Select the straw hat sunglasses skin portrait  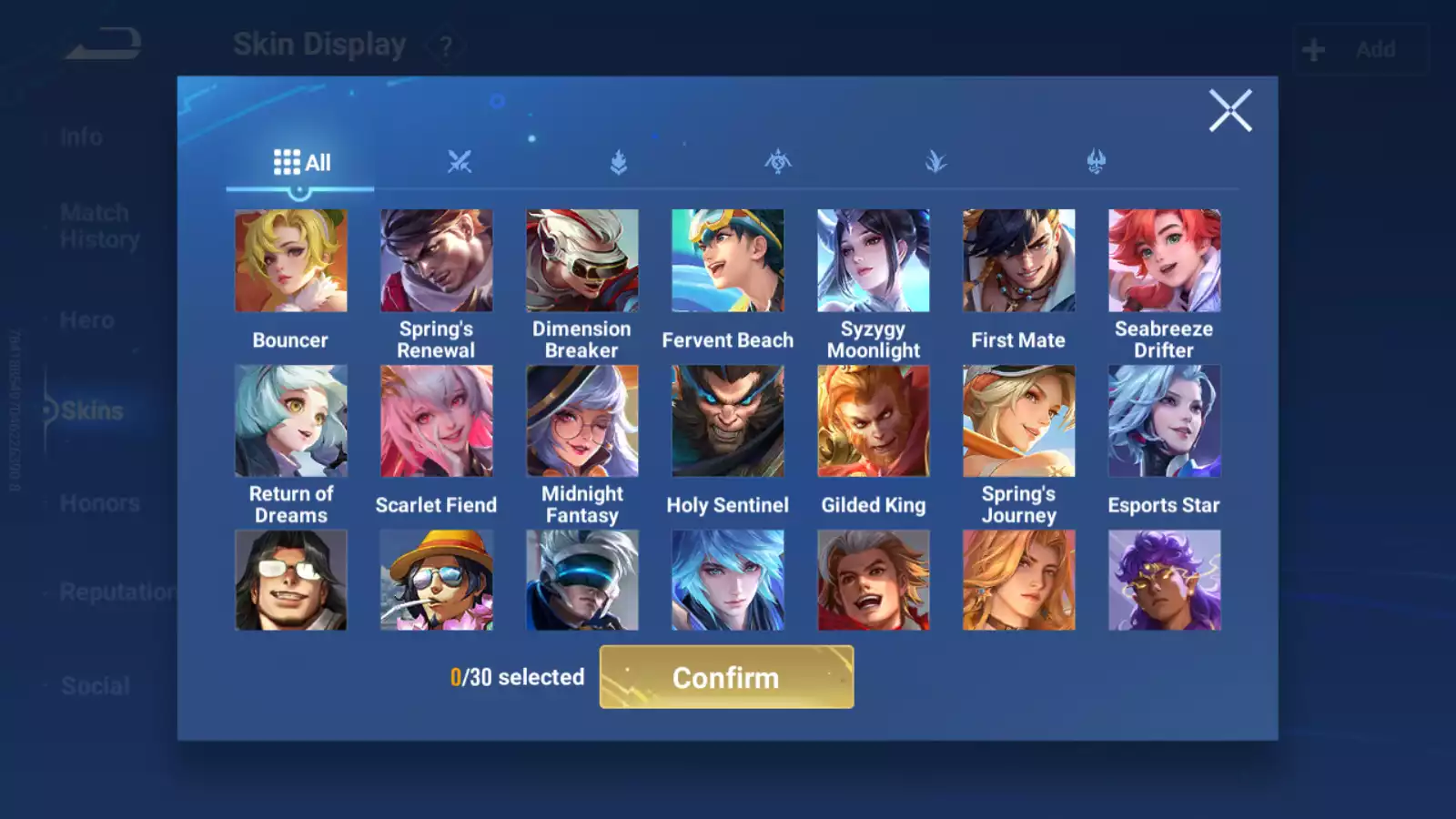point(436,581)
